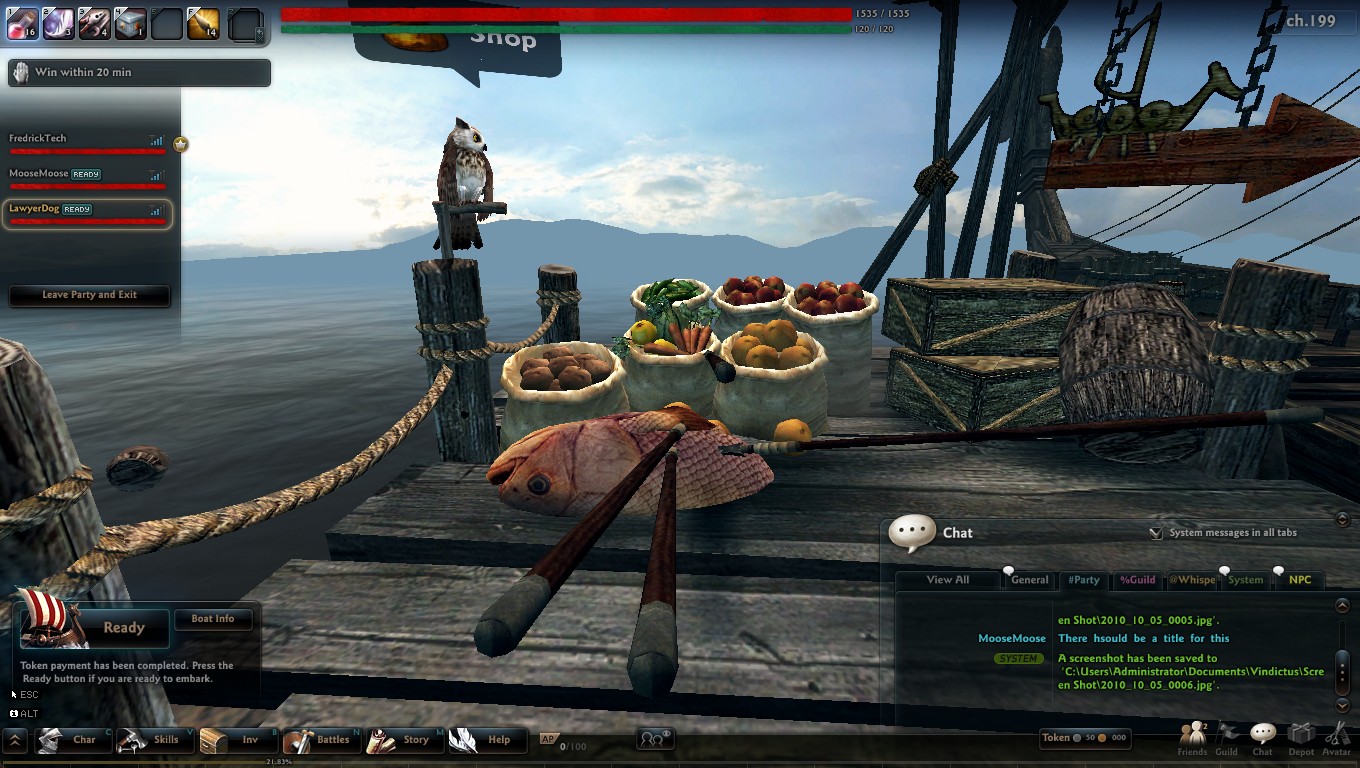
Task: Open the Boat Info panel
Action: (x=212, y=619)
